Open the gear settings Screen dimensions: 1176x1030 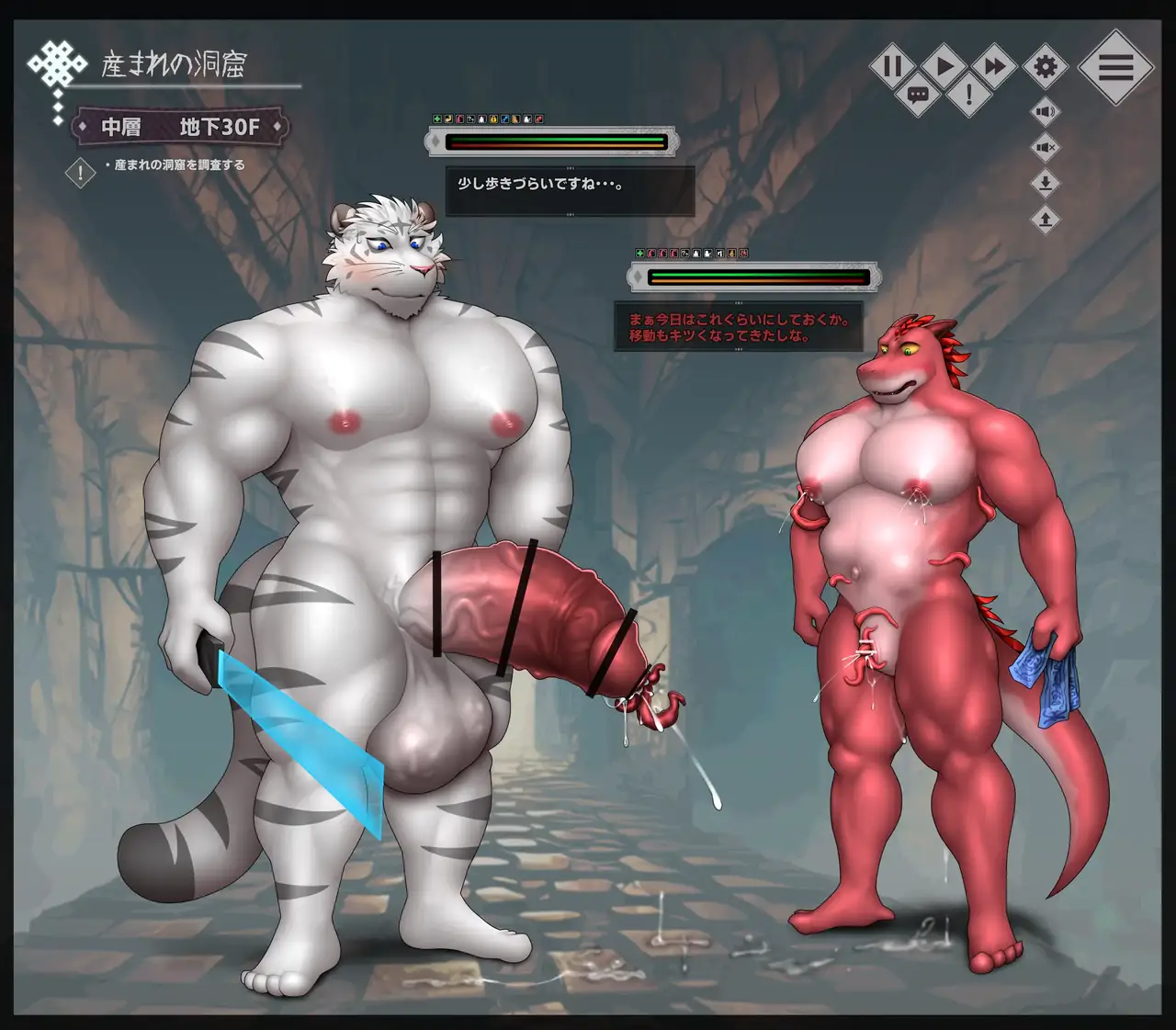coord(1046,66)
